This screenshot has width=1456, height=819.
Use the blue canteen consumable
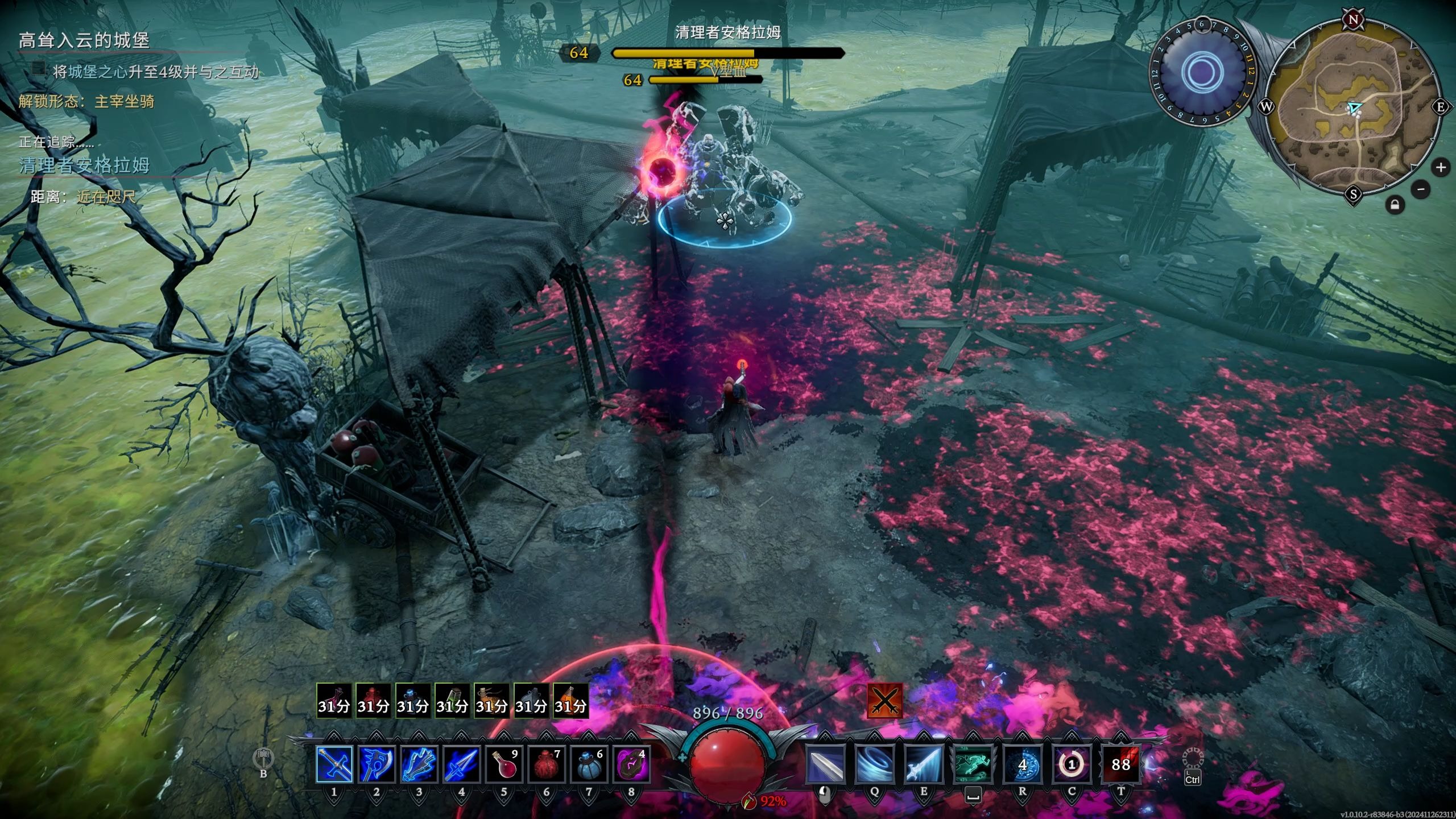point(589,764)
